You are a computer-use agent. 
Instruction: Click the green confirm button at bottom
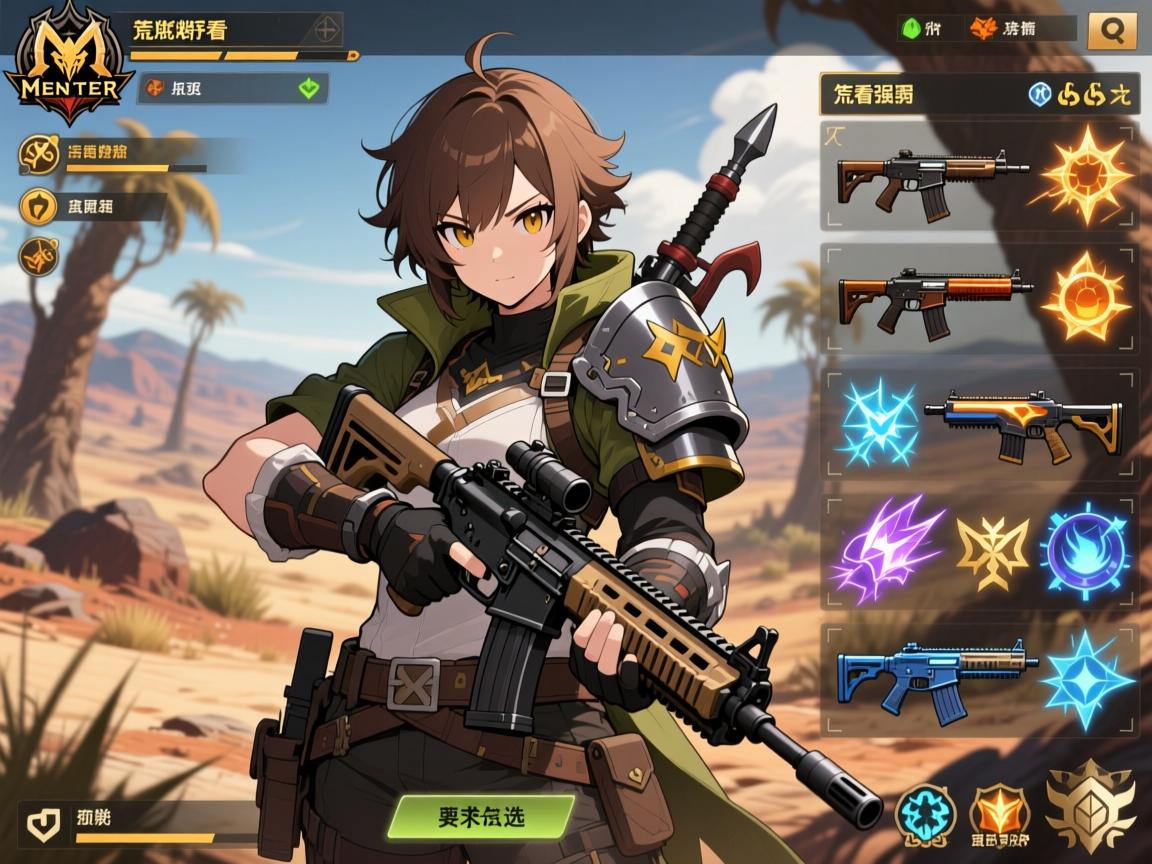click(x=481, y=816)
